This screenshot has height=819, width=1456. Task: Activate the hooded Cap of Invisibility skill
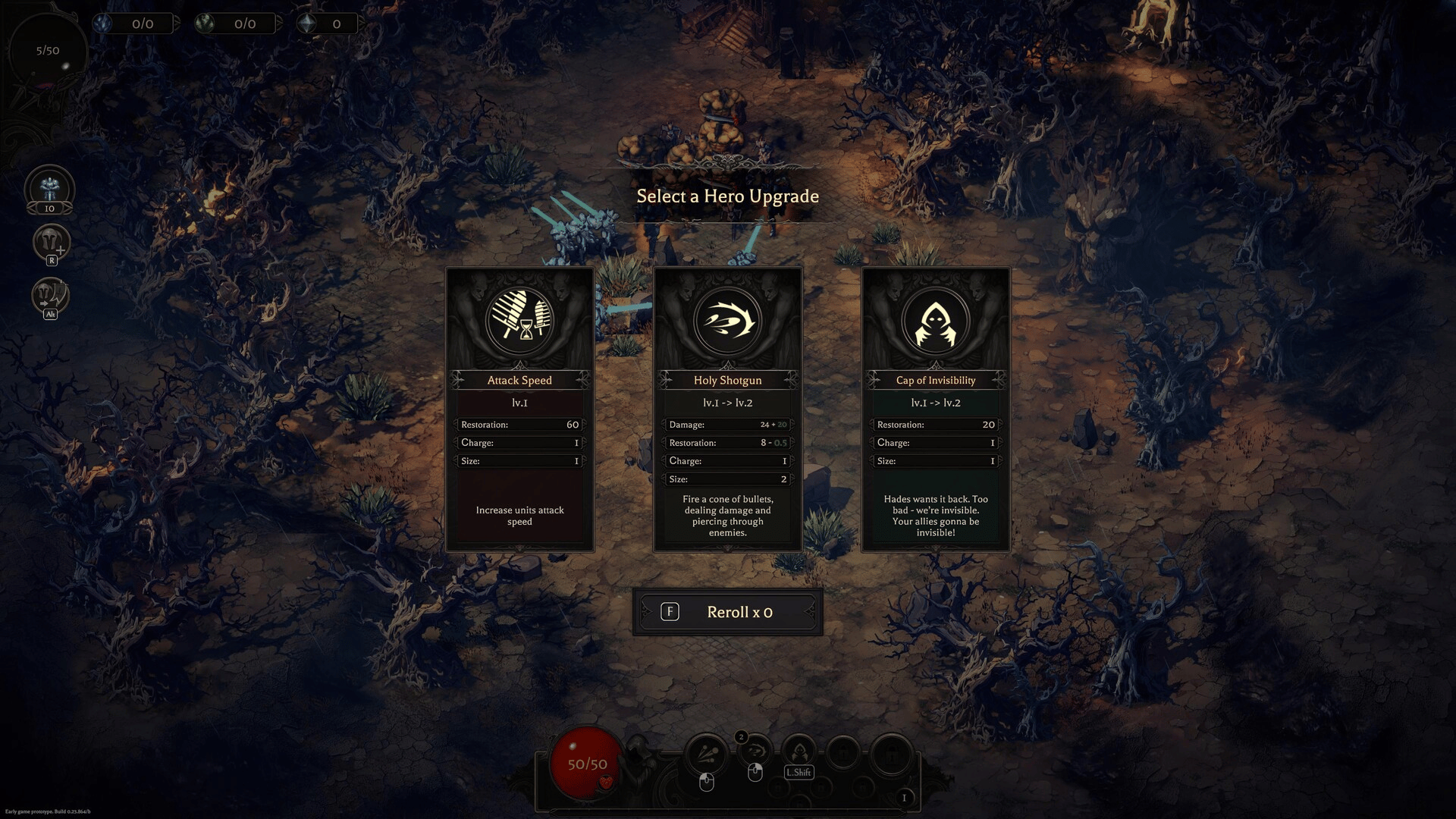coord(799,752)
